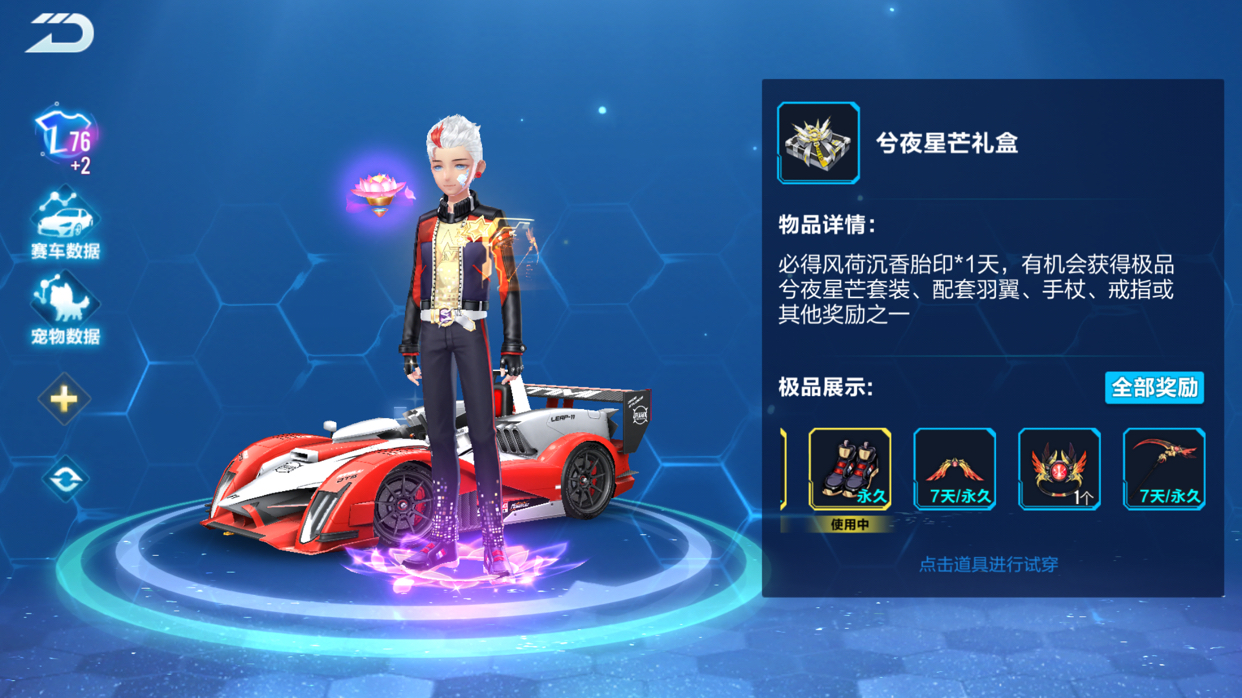
Task: Go back using the top-left logo button
Action: (x=60, y=34)
